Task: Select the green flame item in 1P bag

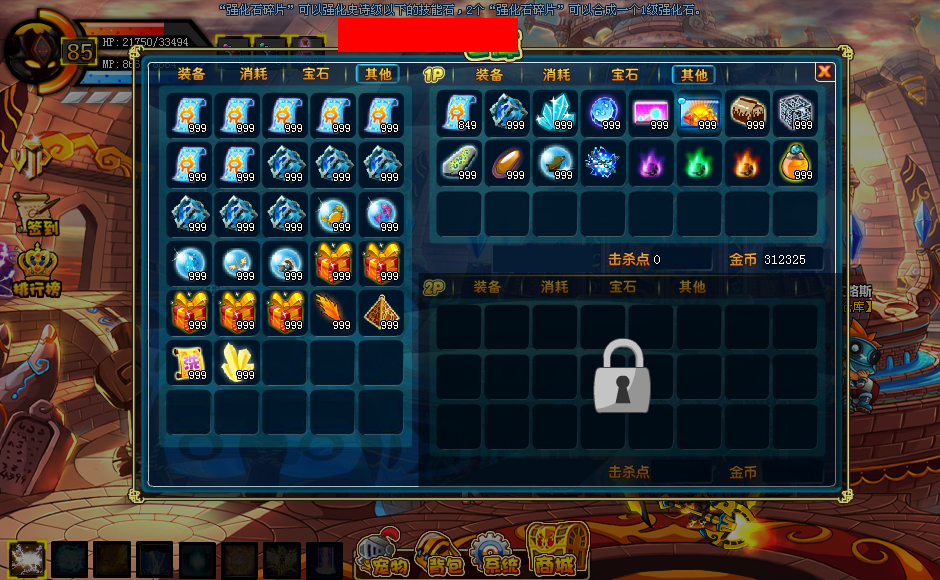Action: click(x=701, y=162)
